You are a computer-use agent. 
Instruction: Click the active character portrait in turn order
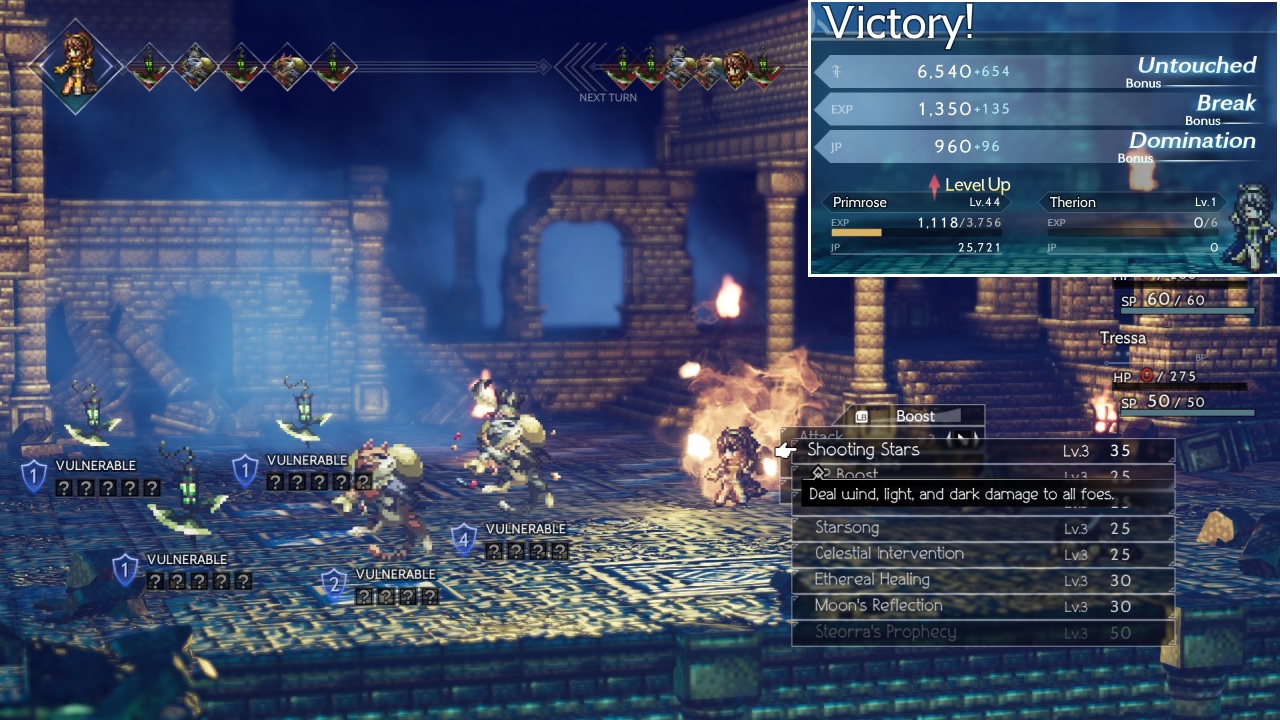click(76, 66)
